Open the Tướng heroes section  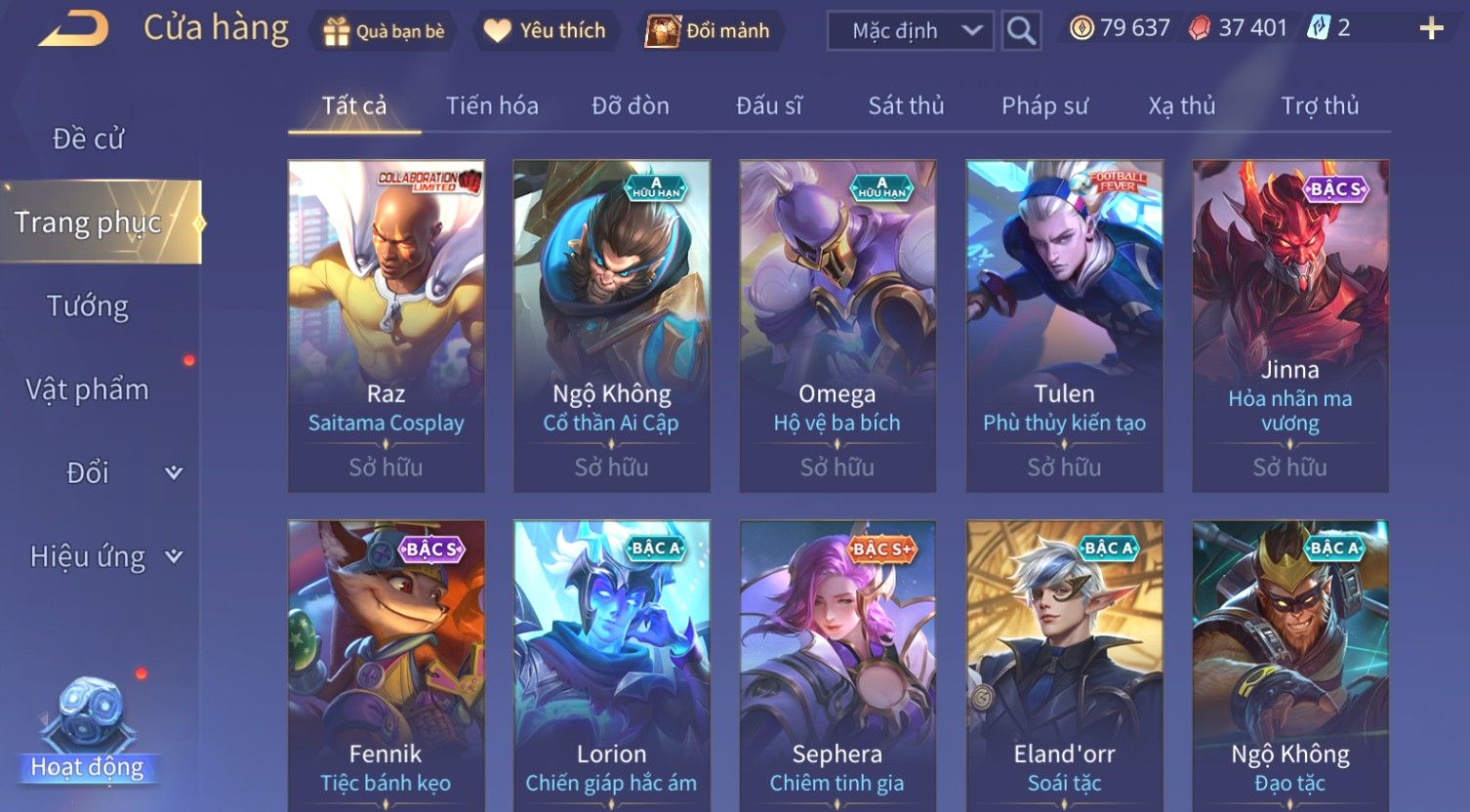click(x=88, y=306)
